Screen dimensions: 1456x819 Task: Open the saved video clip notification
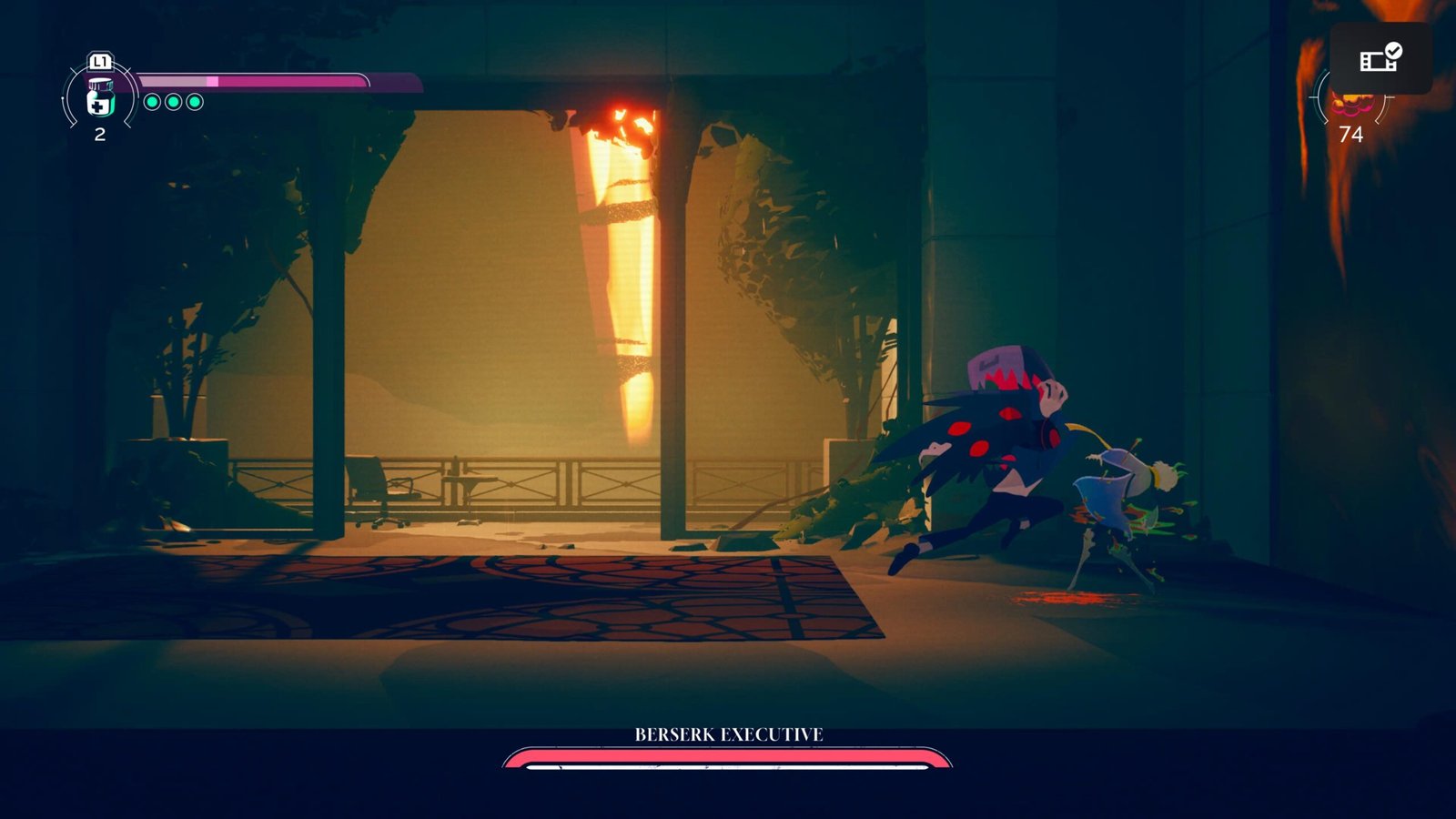click(1380, 58)
